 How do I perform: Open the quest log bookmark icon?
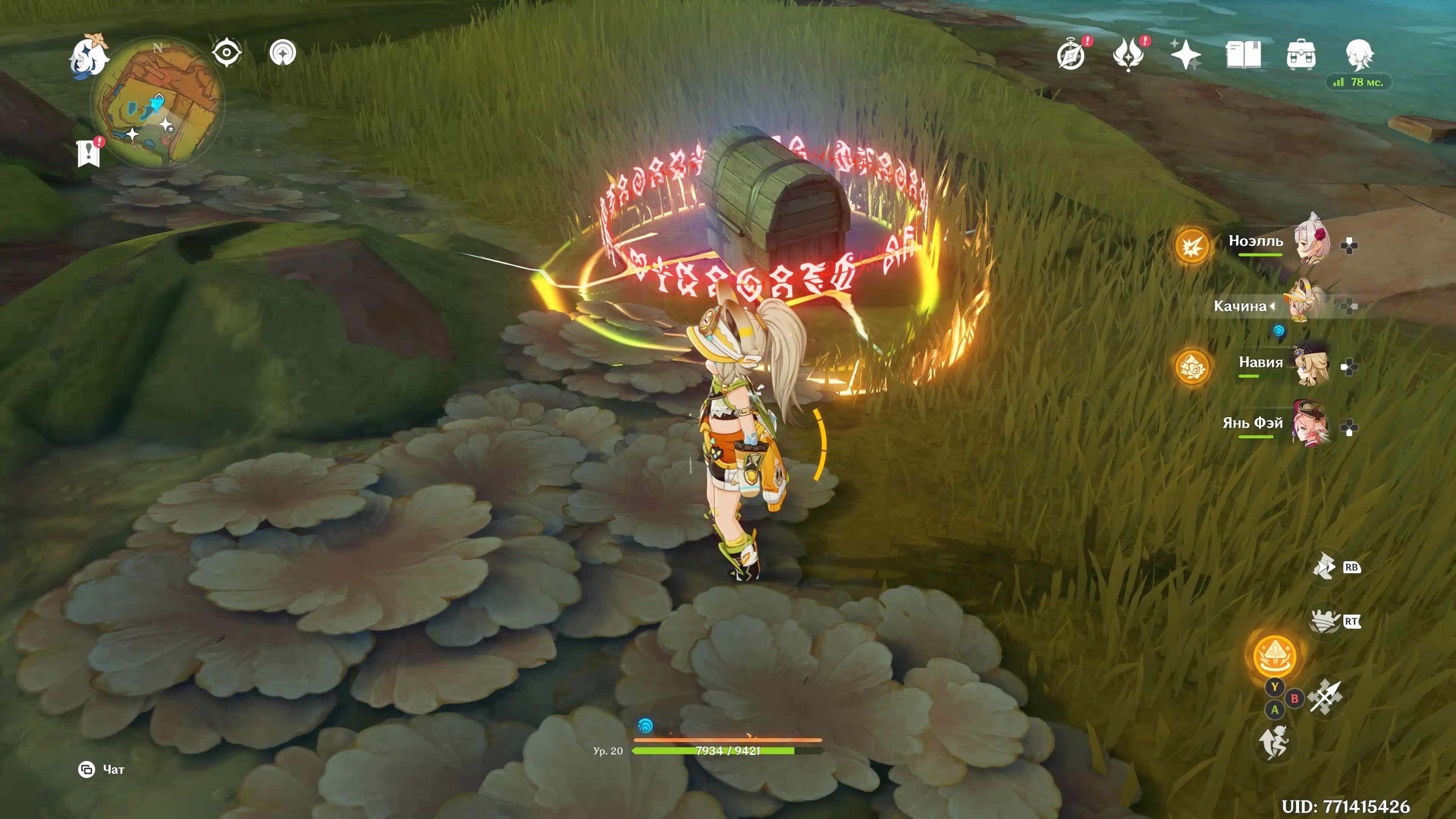(x=89, y=153)
